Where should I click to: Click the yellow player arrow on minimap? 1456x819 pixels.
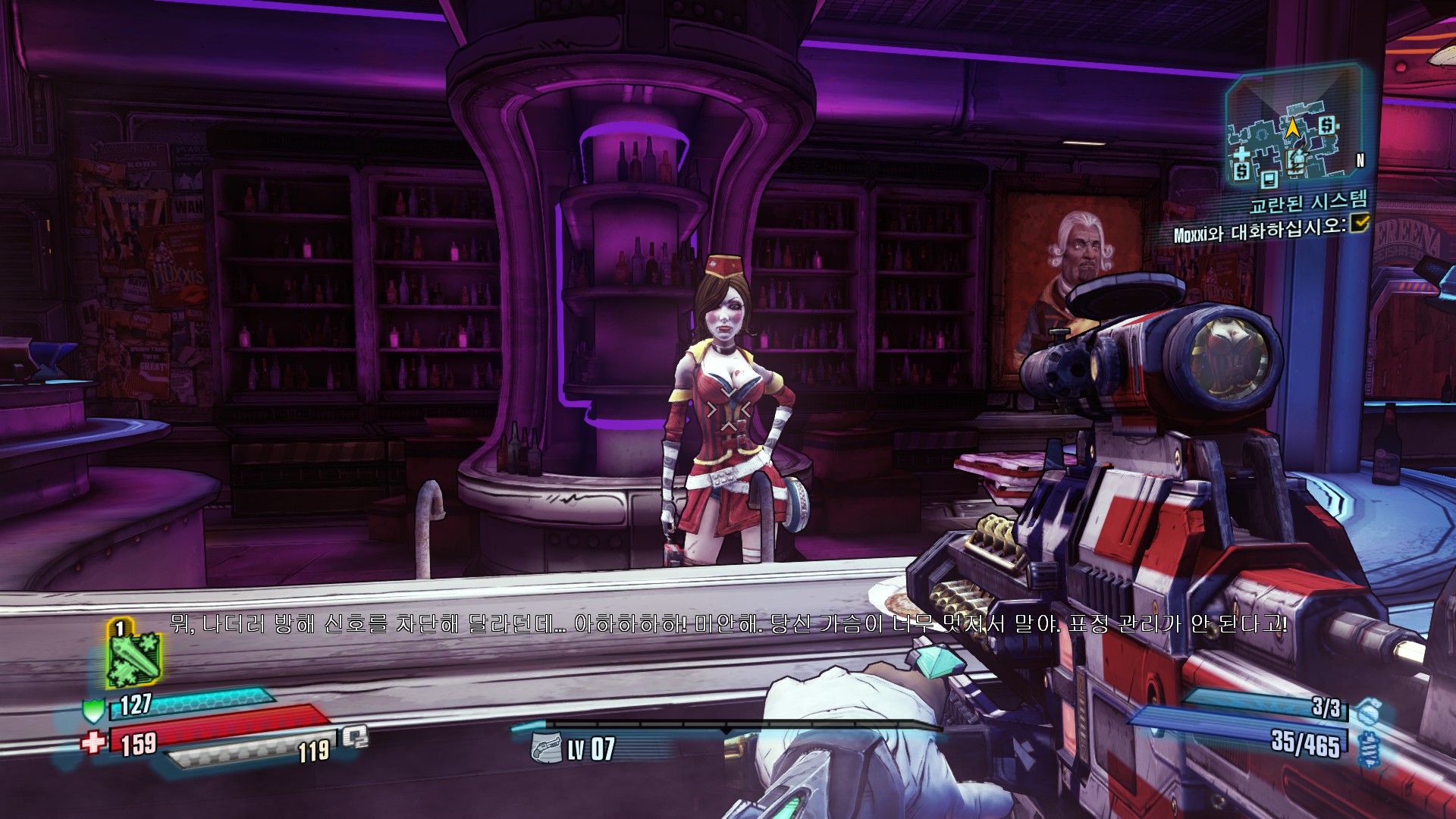(1293, 127)
